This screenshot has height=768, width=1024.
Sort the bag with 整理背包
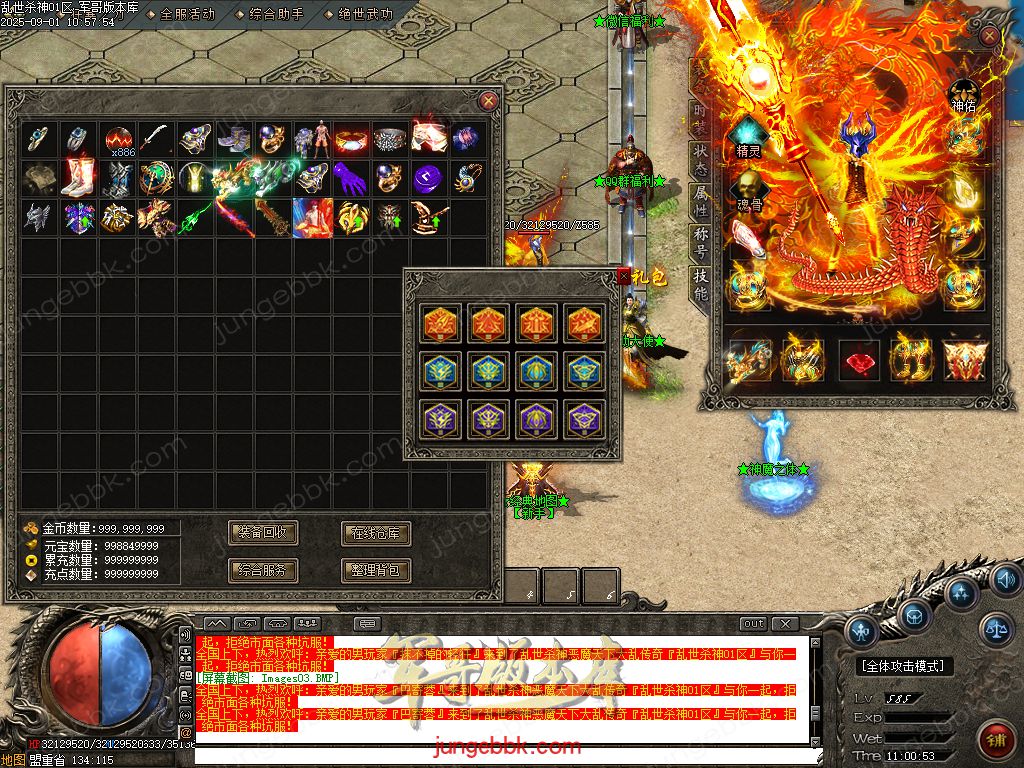(376, 571)
